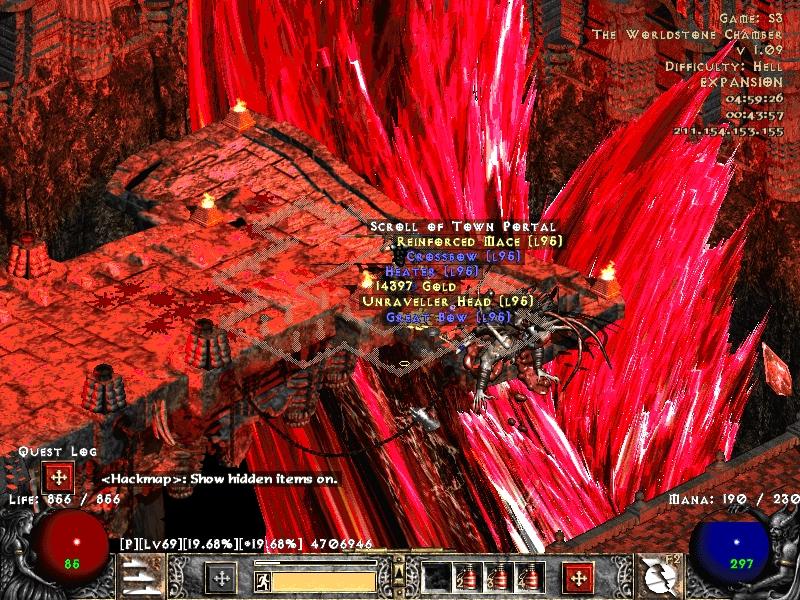This screenshot has width=800, height=600.
Task: Open the red right mouse skill icon
Action: [578, 577]
